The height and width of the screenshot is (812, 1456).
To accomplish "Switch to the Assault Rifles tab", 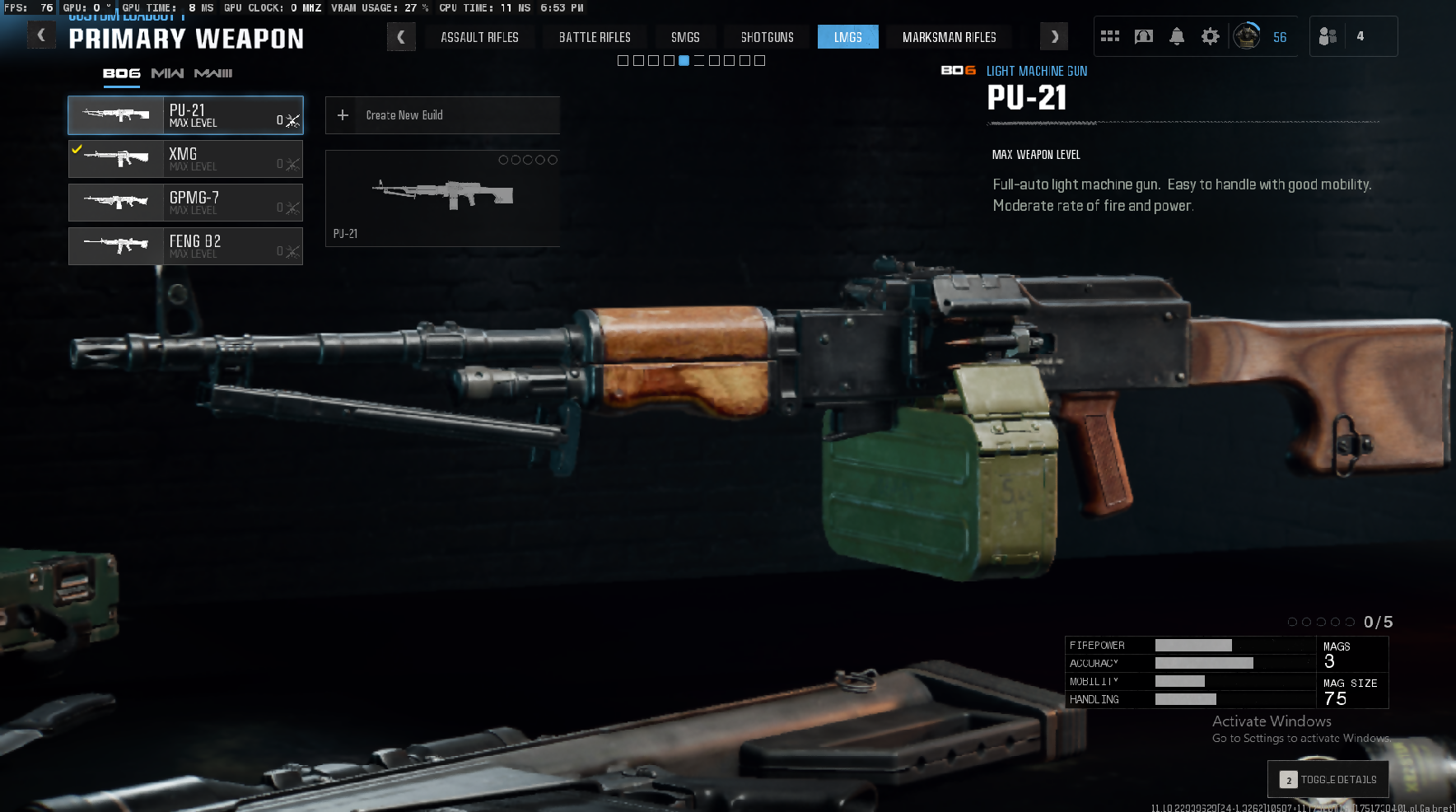I will click(x=479, y=37).
